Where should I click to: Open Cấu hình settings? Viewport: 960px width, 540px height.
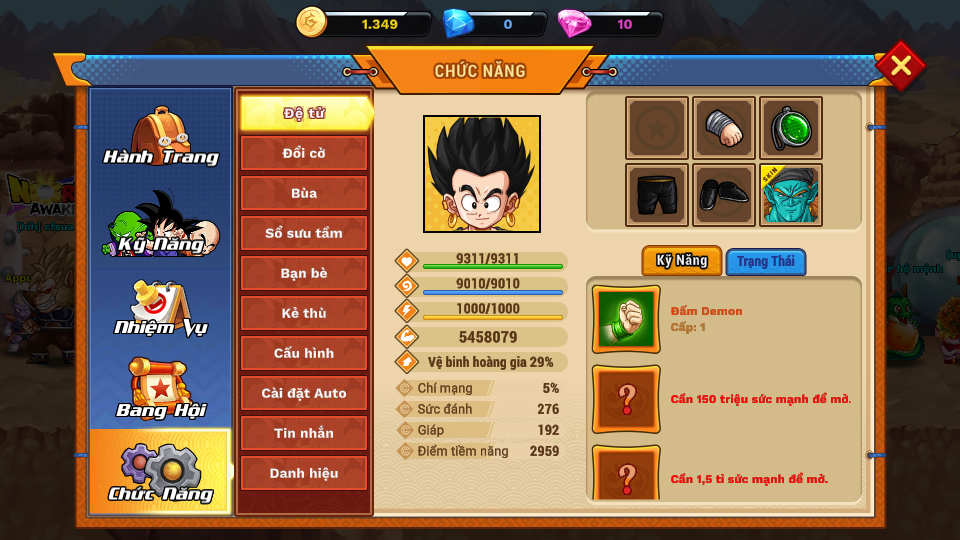(x=304, y=353)
